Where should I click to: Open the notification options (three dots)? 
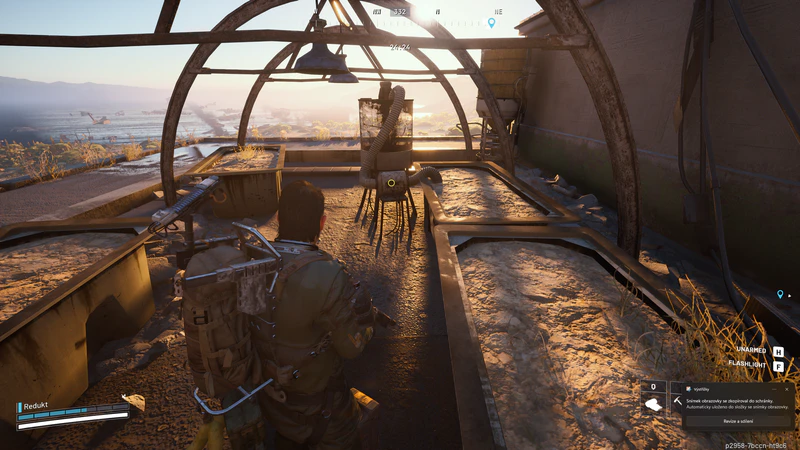click(774, 389)
